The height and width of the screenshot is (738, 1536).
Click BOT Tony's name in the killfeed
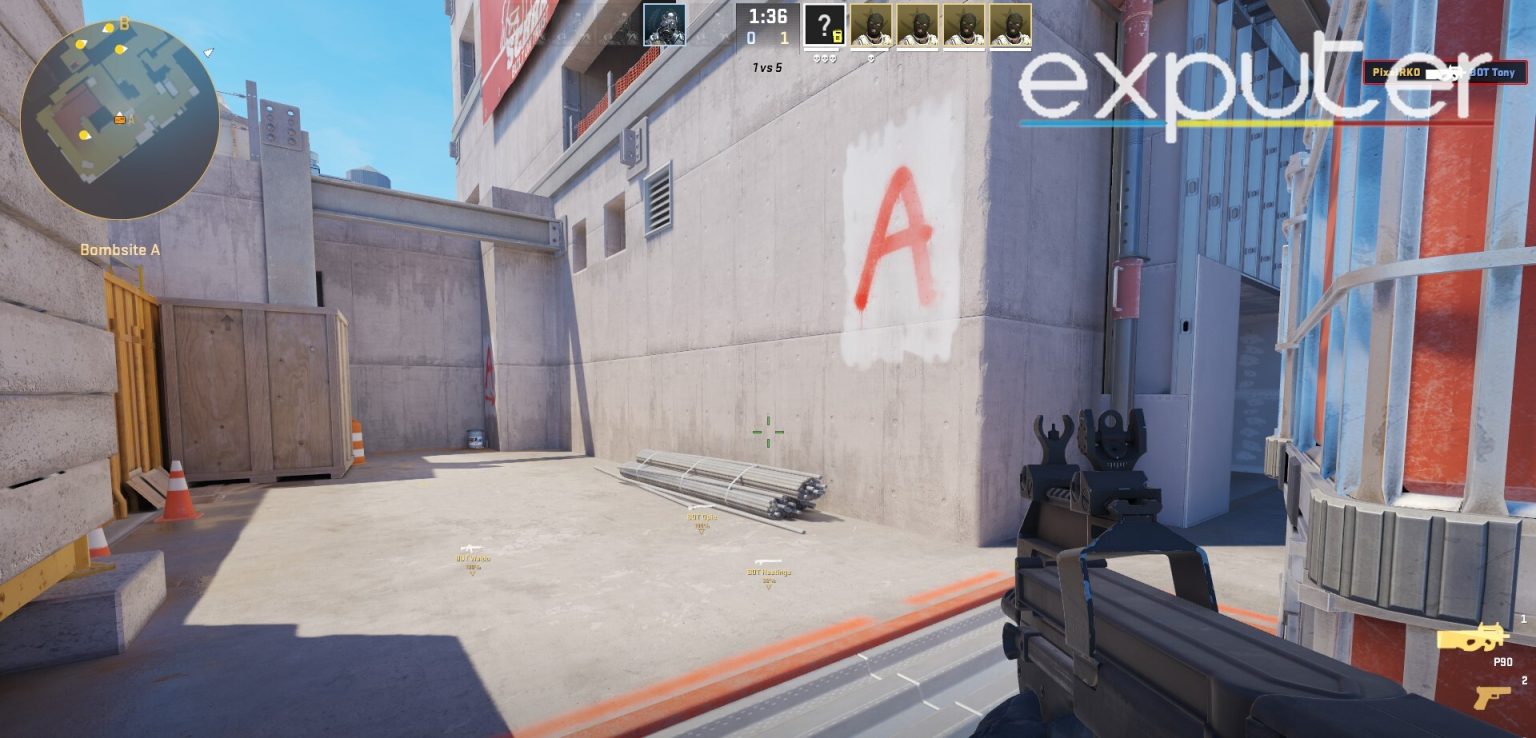click(x=1491, y=72)
